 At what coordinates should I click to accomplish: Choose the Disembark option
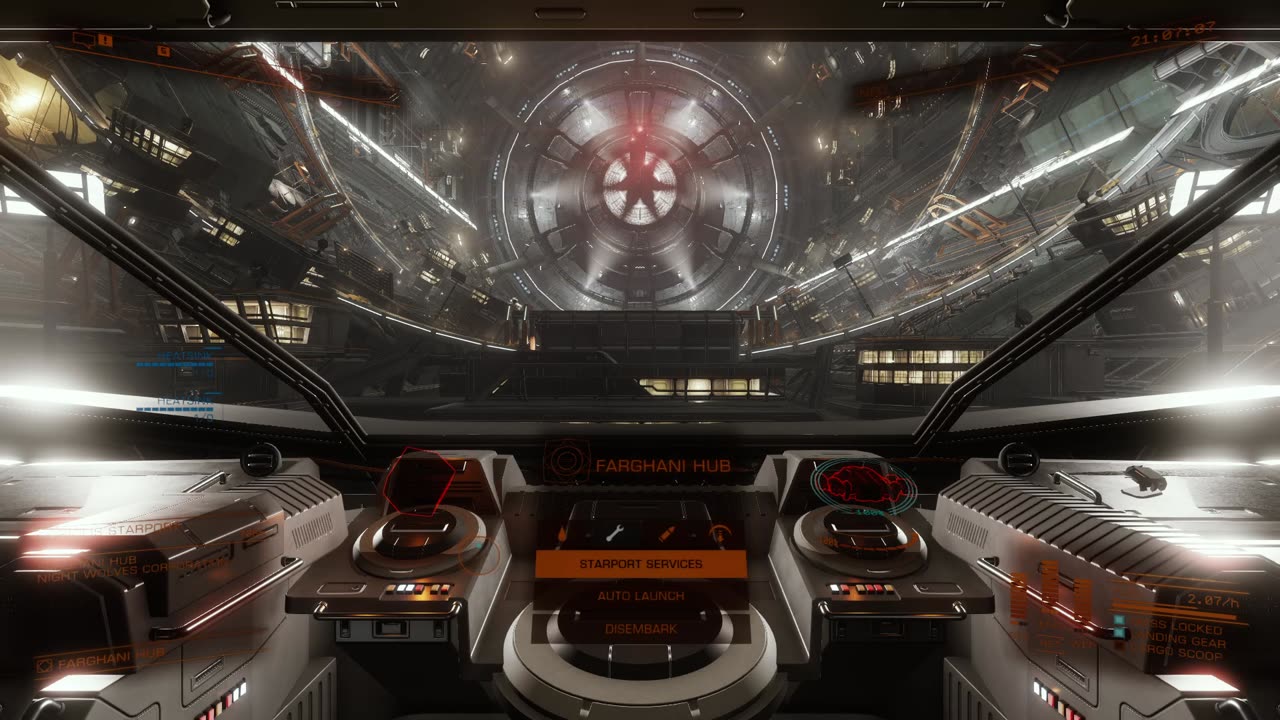coord(641,629)
